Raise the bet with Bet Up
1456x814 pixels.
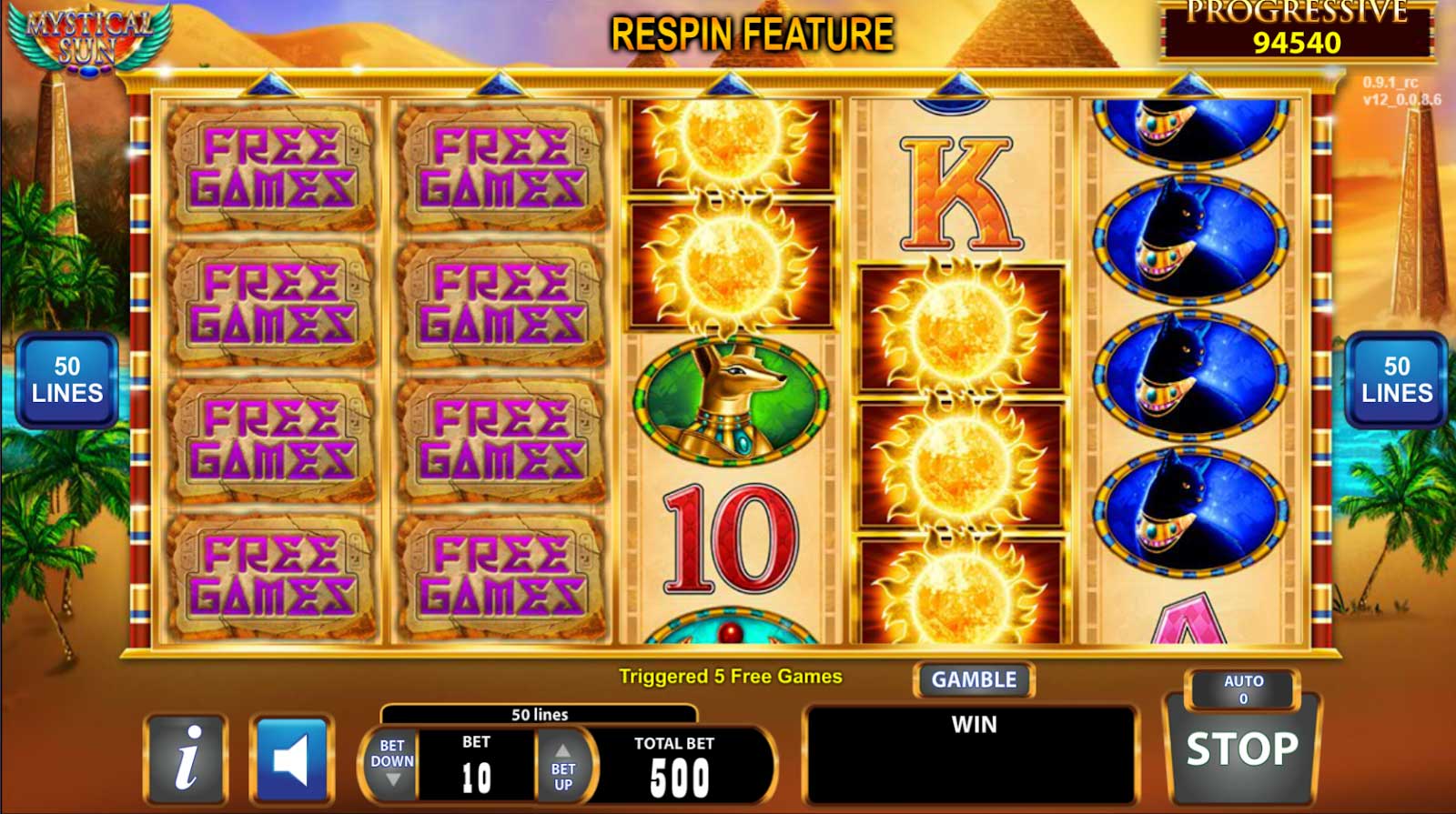[x=563, y=765]
